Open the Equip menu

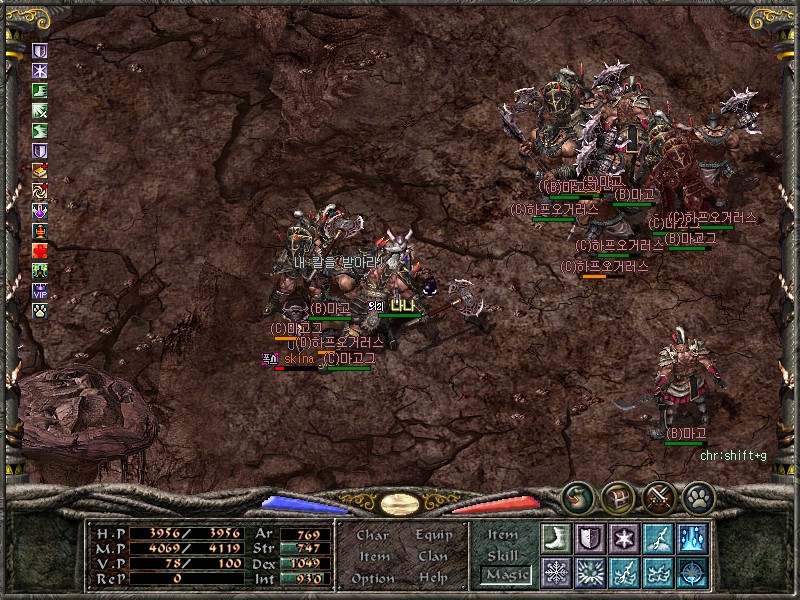[434, 535]
